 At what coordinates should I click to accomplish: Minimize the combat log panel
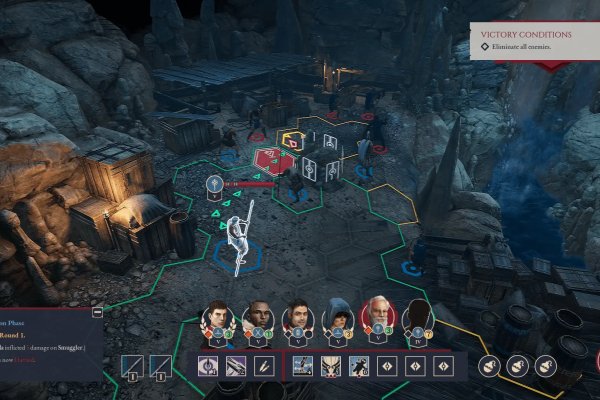tap(96, 313)
